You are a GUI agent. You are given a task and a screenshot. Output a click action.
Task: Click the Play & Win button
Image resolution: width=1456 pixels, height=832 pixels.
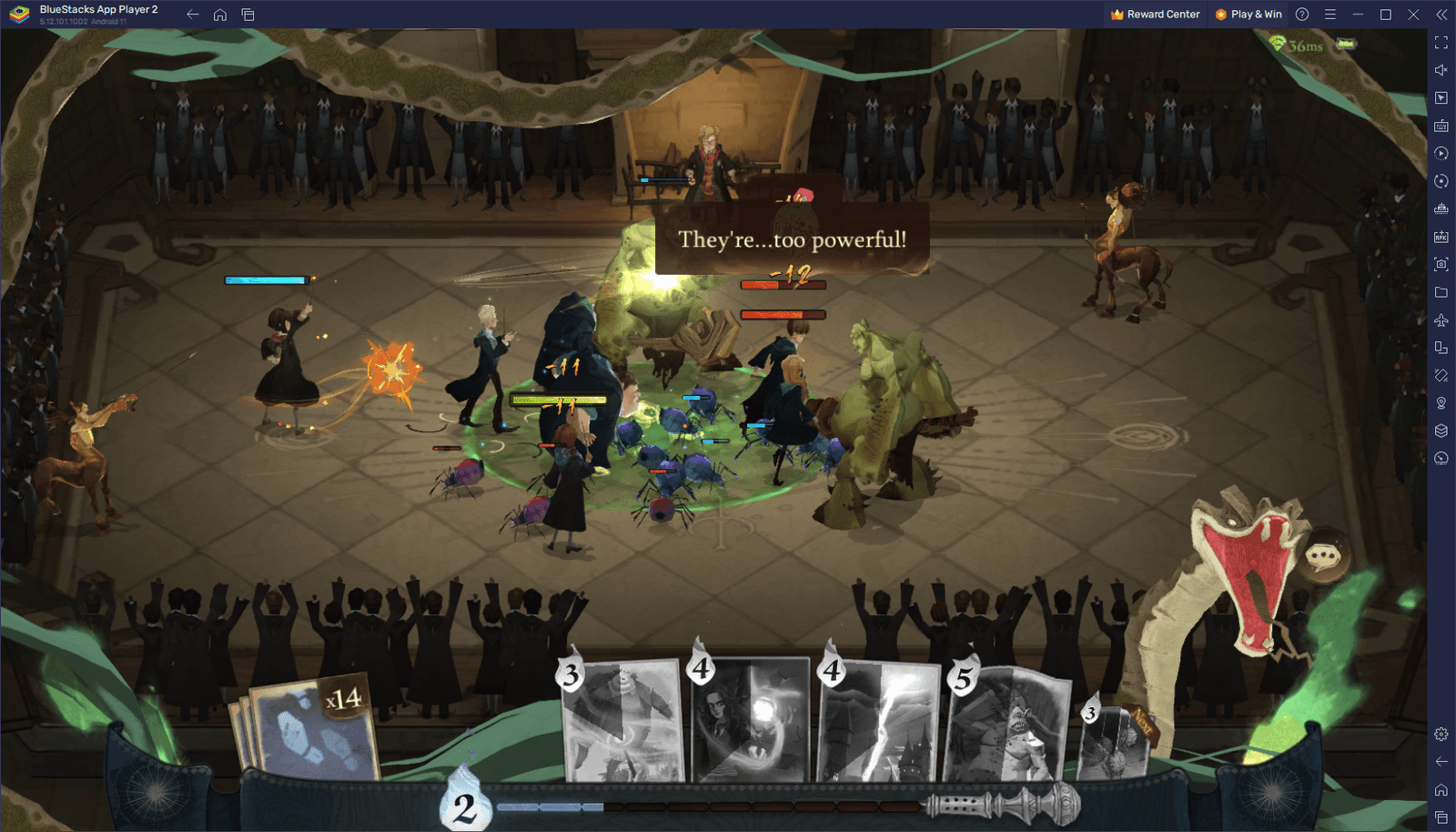click(x=1249, y=15)
